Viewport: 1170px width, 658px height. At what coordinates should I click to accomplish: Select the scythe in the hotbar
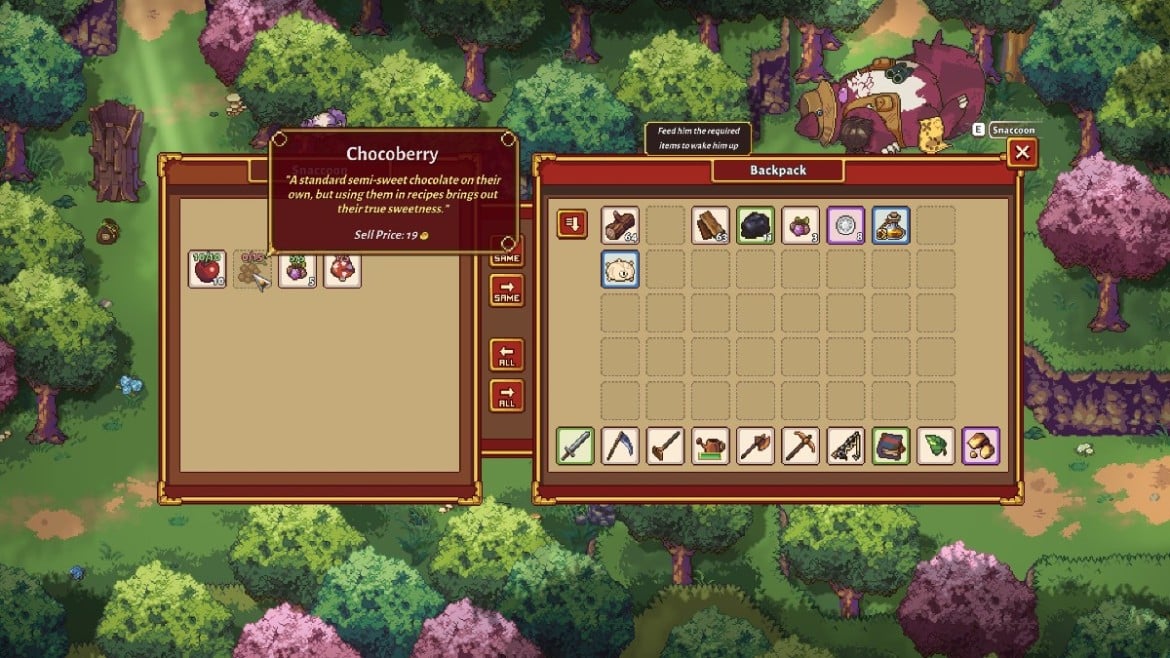[x=620, y=446]
